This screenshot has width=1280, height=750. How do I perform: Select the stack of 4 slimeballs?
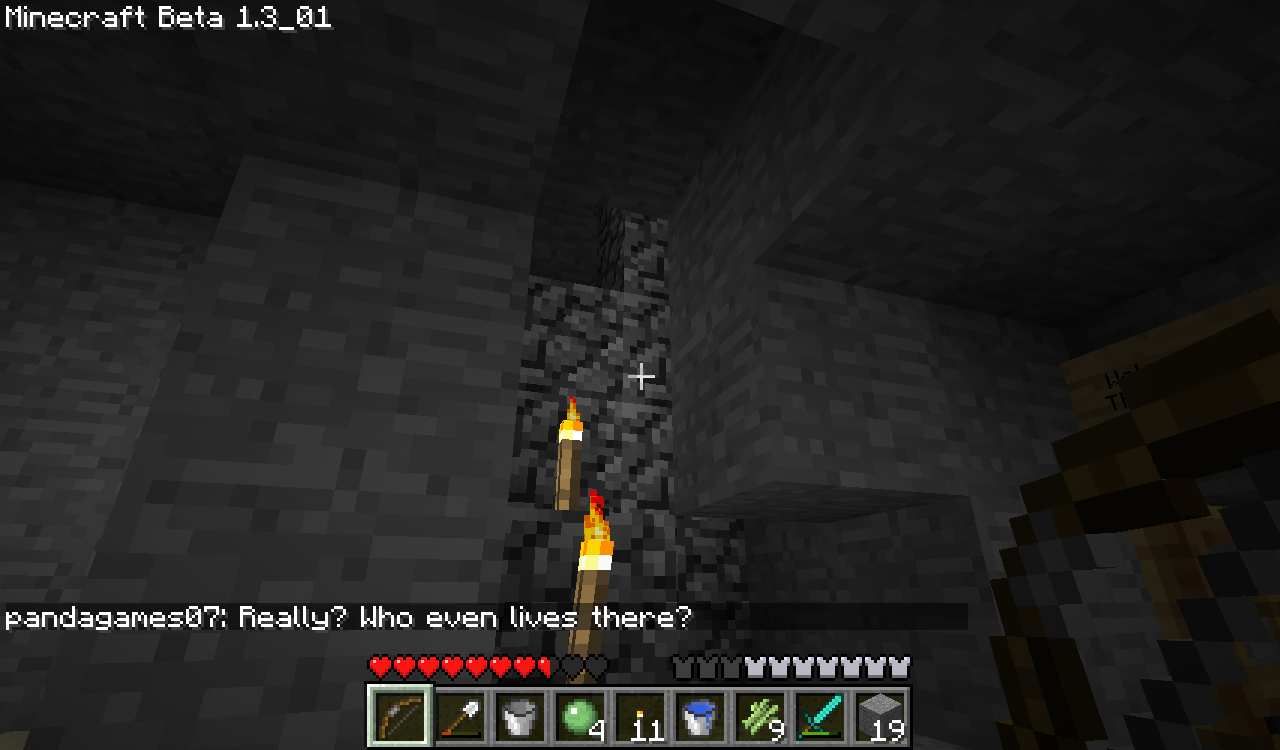(579, 715)
